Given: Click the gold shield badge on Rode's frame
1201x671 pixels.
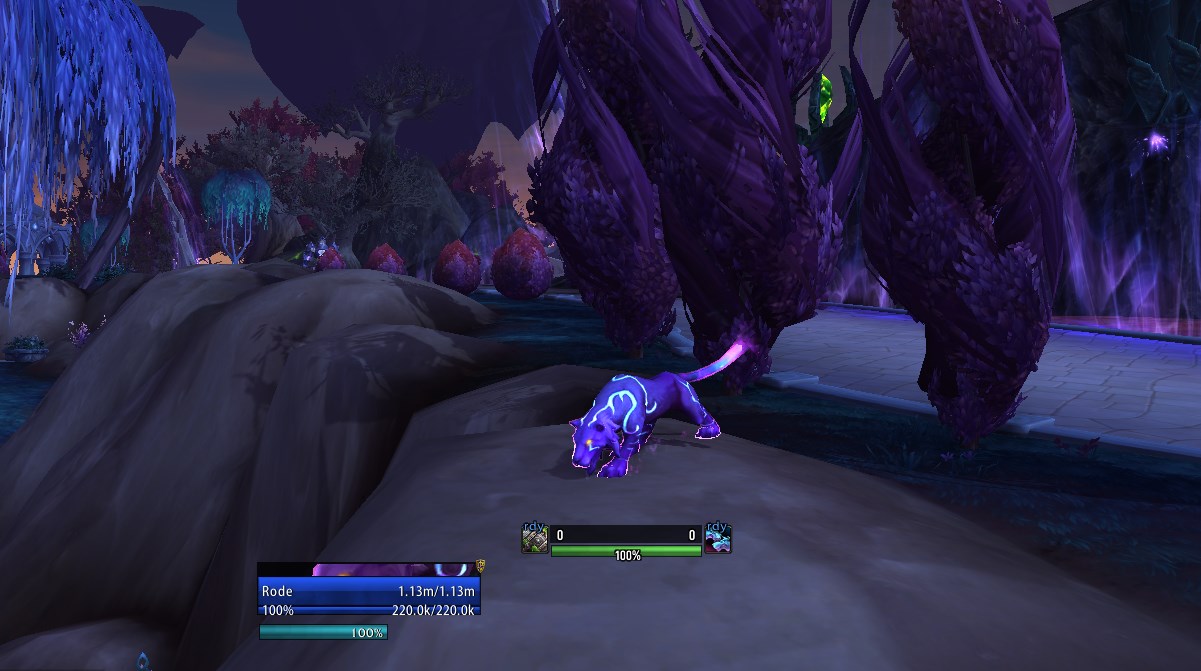Looking at the screenshot, I should coord(480,566).
